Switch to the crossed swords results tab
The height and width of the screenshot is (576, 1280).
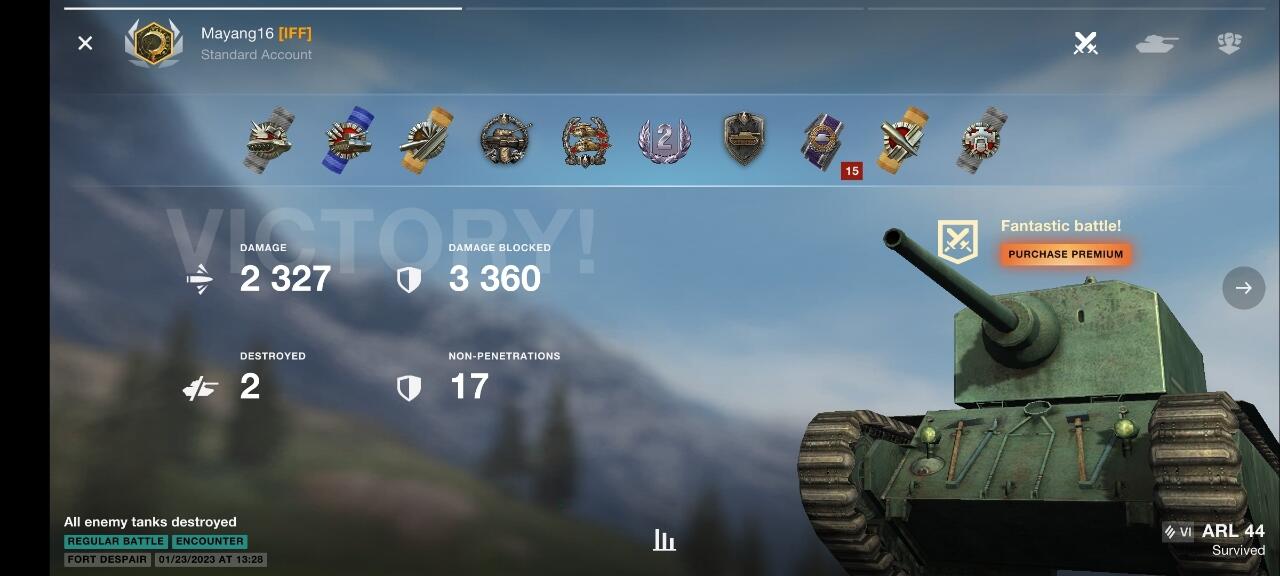coord(1085,43)
